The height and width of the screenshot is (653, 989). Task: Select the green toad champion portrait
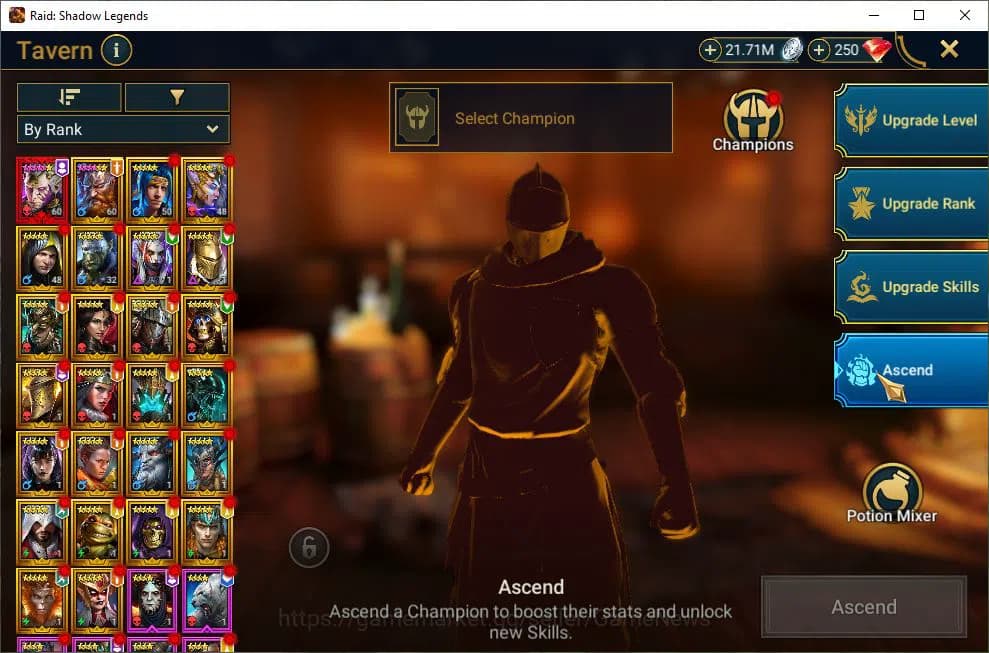click(96, 531)
